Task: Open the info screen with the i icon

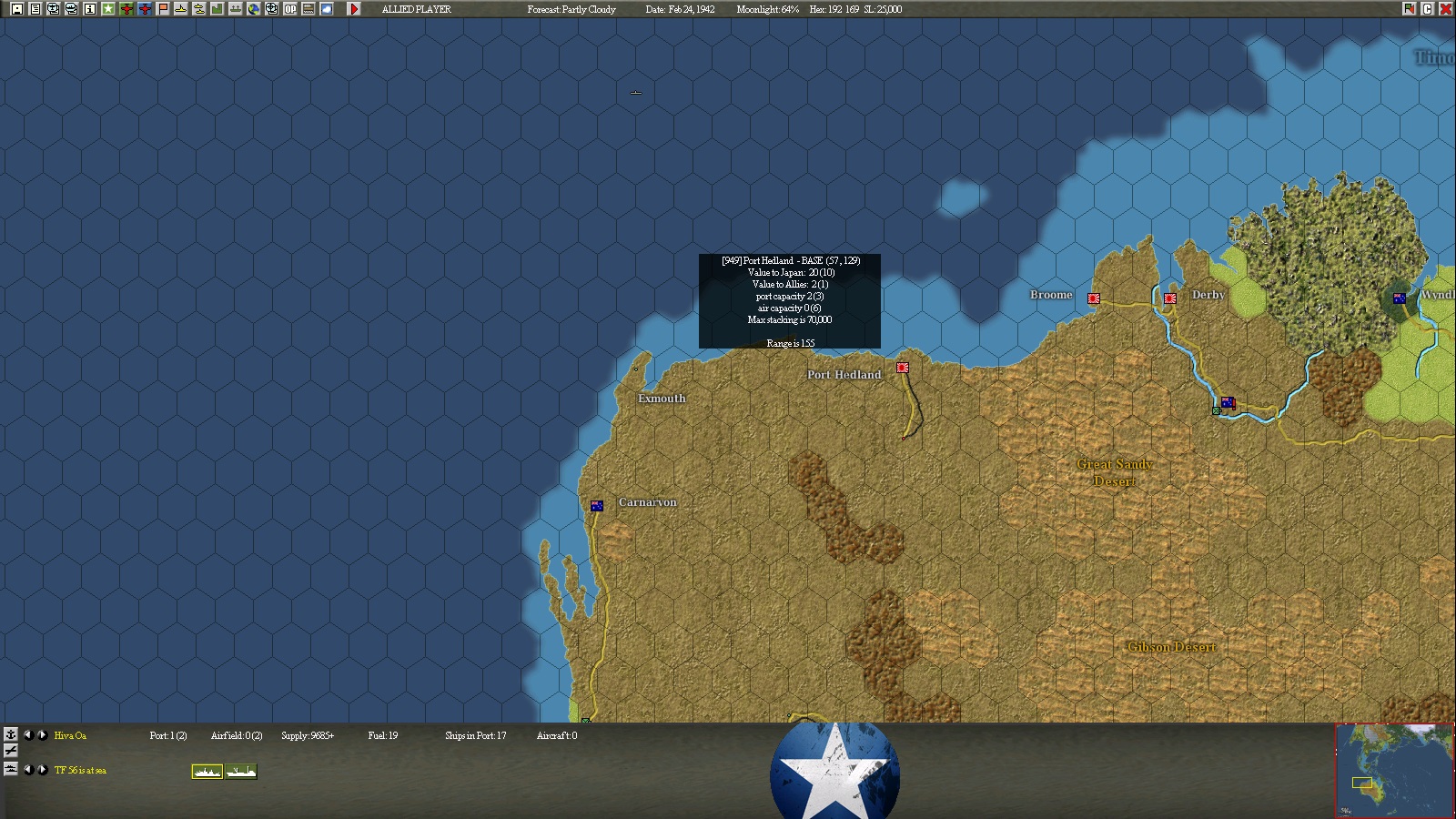Action: [x=88, y=9]
